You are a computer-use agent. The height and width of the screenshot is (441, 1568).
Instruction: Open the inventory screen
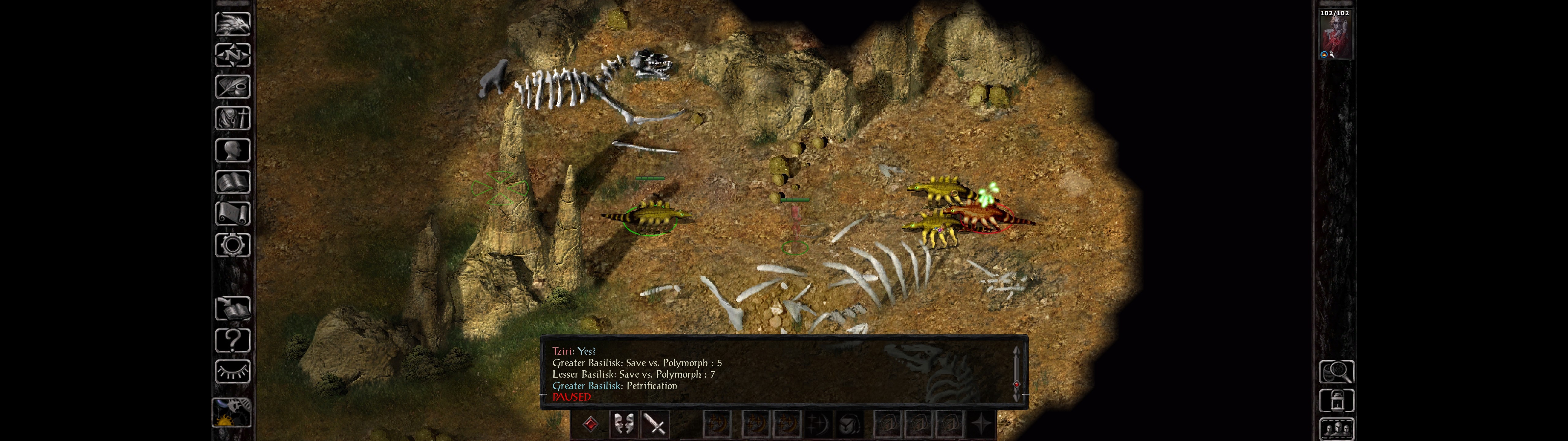pyautogui.click(x=232, y=118)
